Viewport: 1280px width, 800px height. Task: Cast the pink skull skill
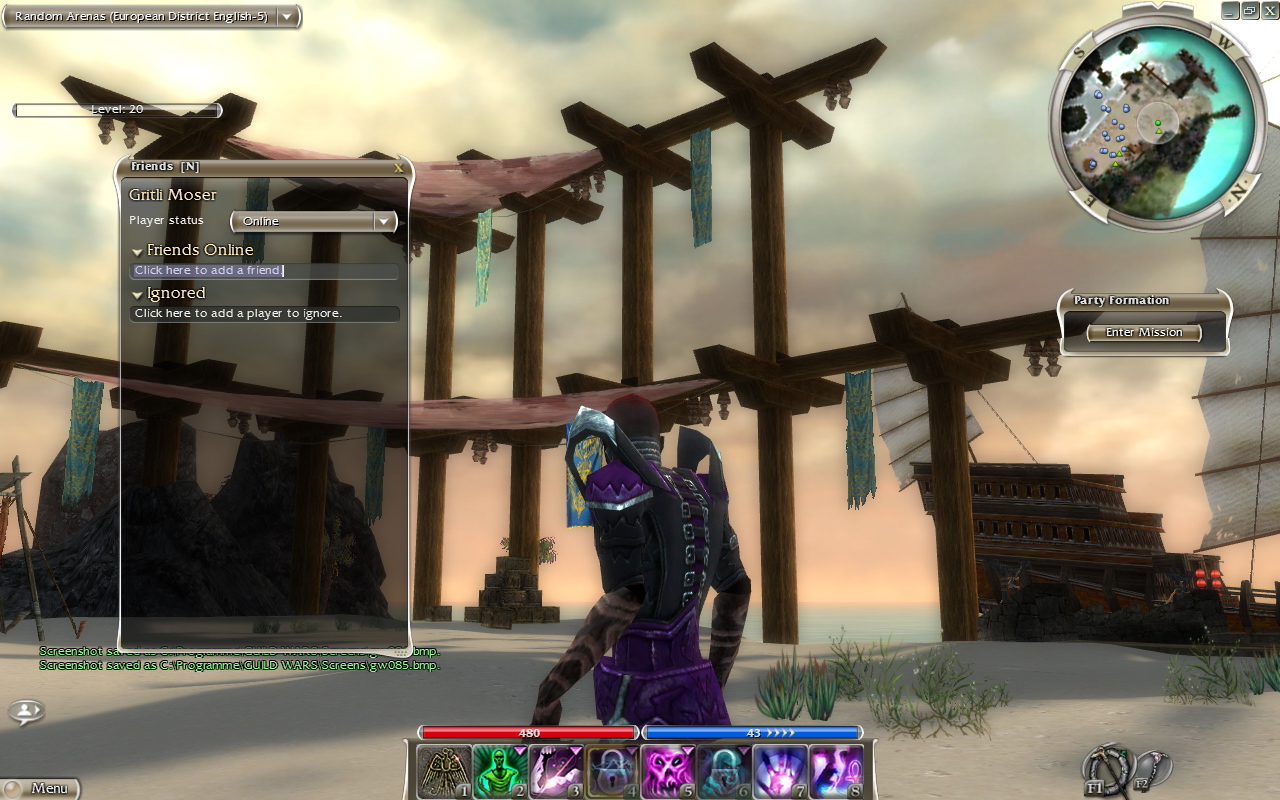coord(667,772)
